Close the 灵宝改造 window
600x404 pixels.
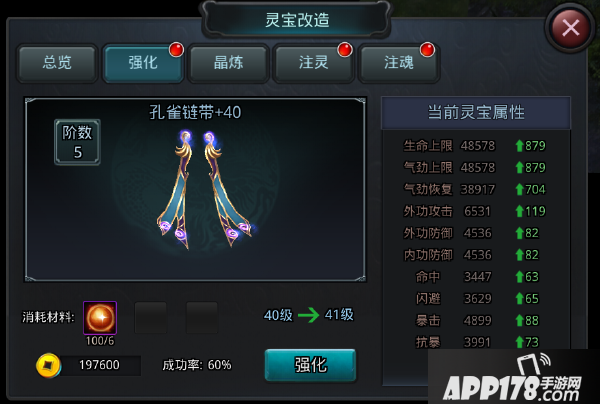pyautogui.click(x=571, y=27)
